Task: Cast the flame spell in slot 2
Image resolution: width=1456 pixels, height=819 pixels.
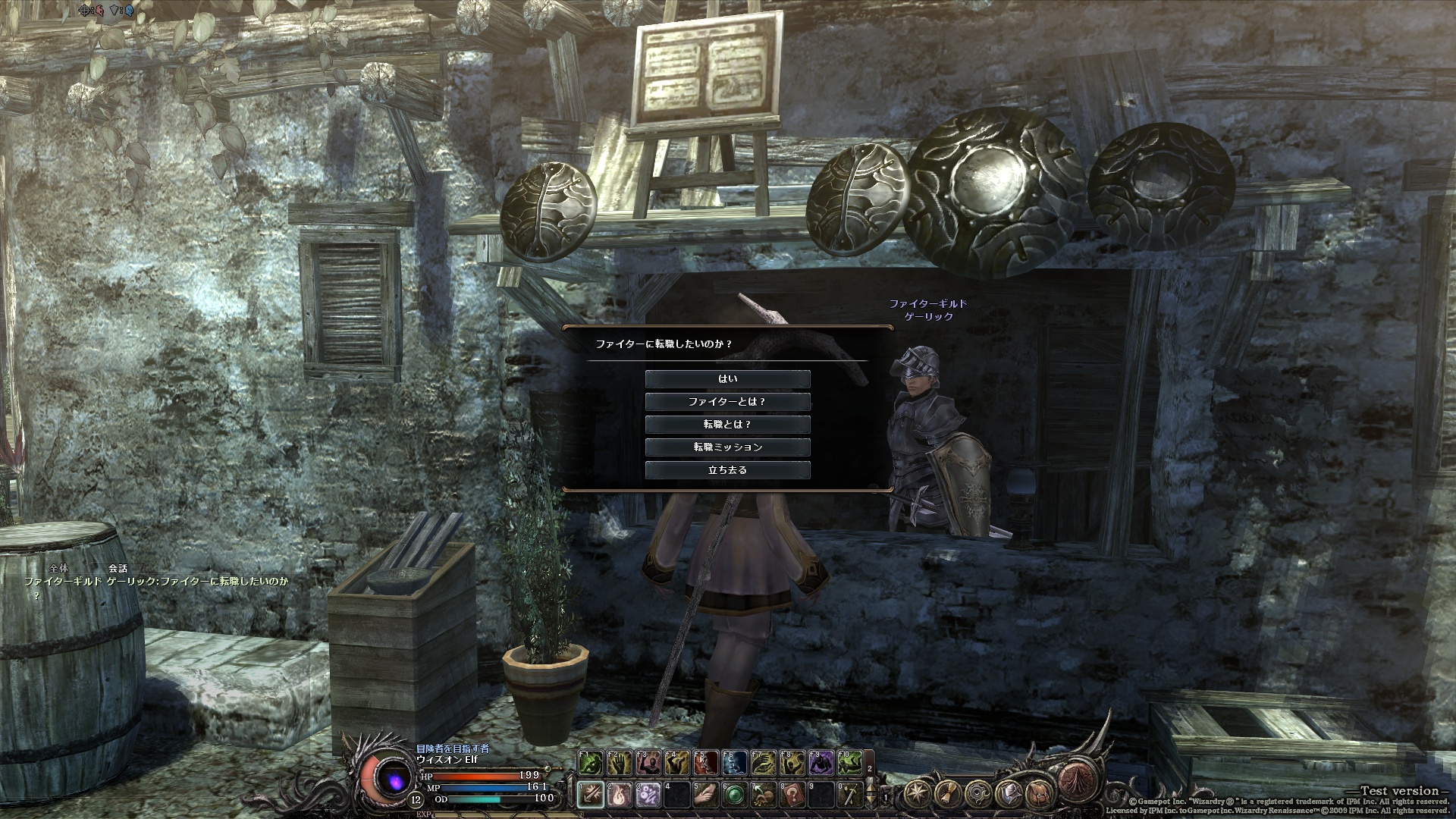Action: point(620,795)
